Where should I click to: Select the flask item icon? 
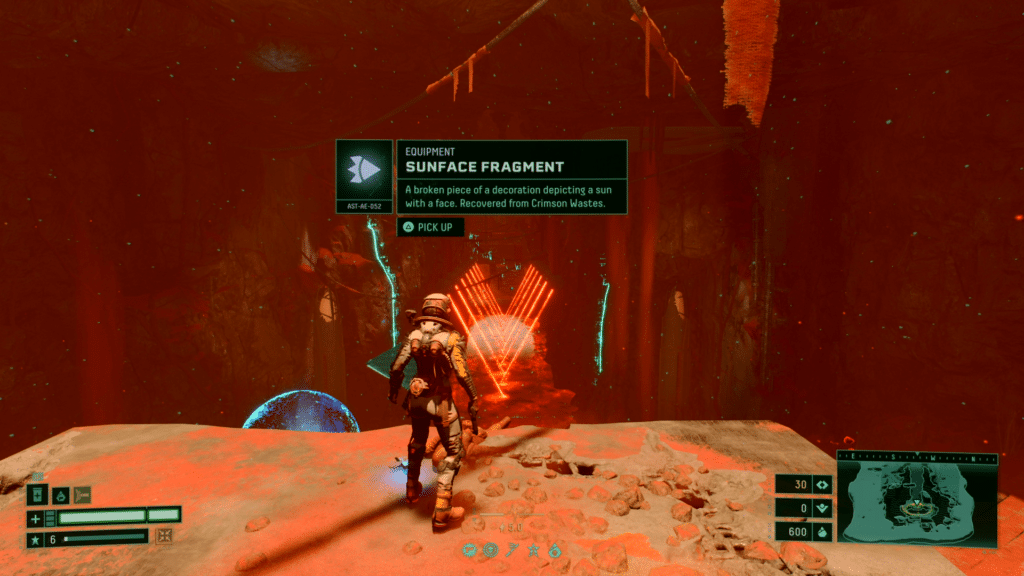[60, 494]
